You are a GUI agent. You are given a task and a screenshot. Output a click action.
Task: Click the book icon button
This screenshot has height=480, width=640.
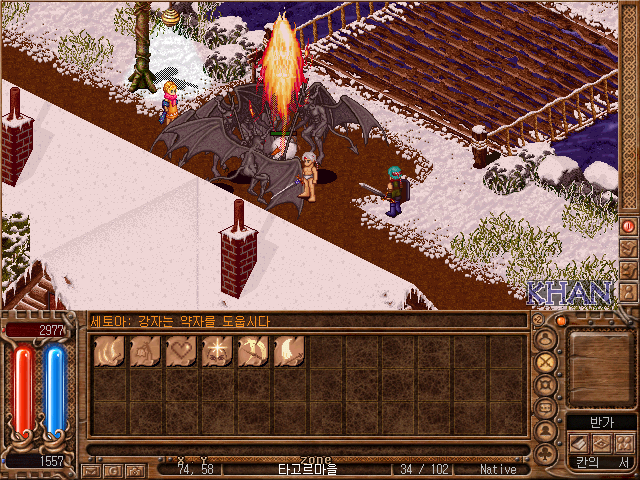580,443
